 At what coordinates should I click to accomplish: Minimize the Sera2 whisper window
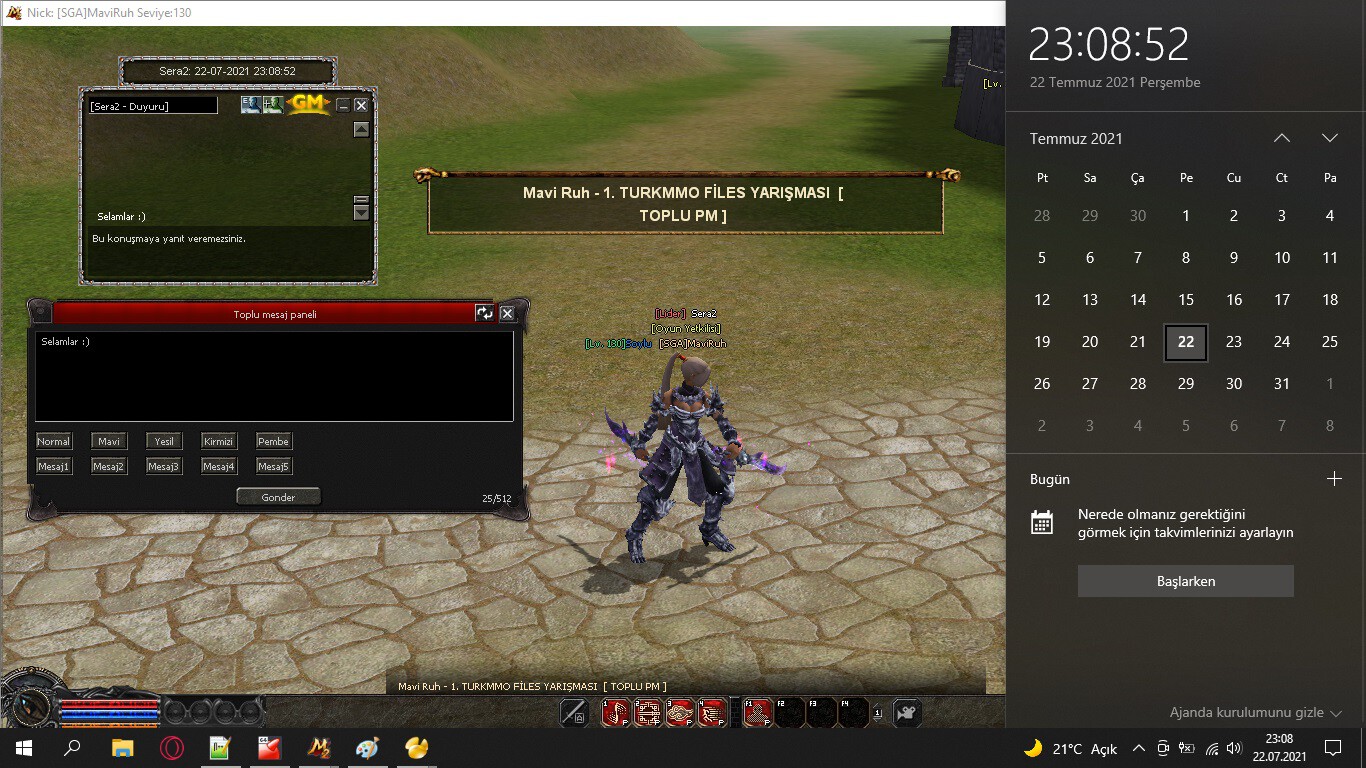click(x=343, y=105)
